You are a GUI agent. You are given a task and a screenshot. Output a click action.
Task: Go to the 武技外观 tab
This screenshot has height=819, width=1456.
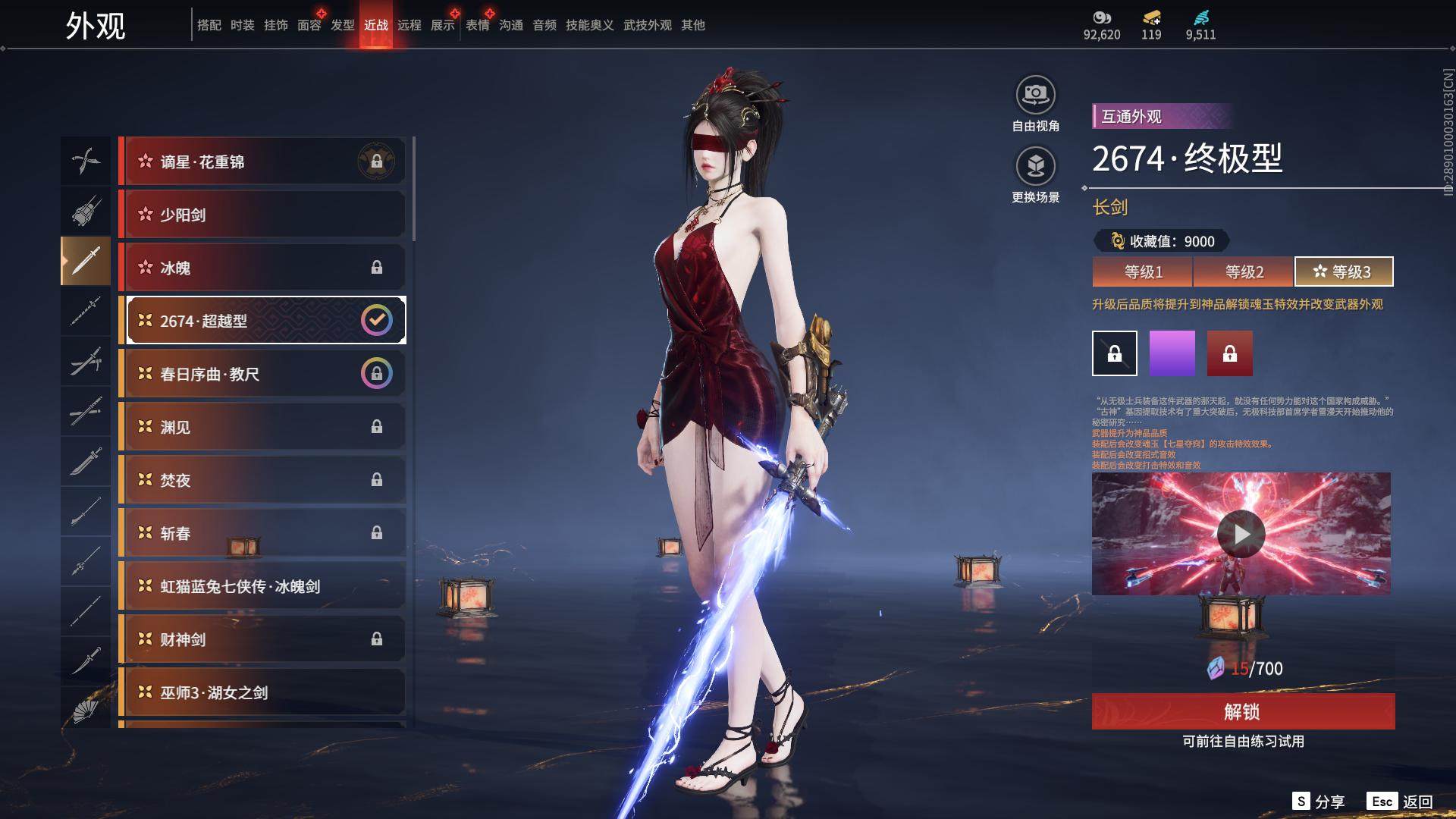point(647,25)
